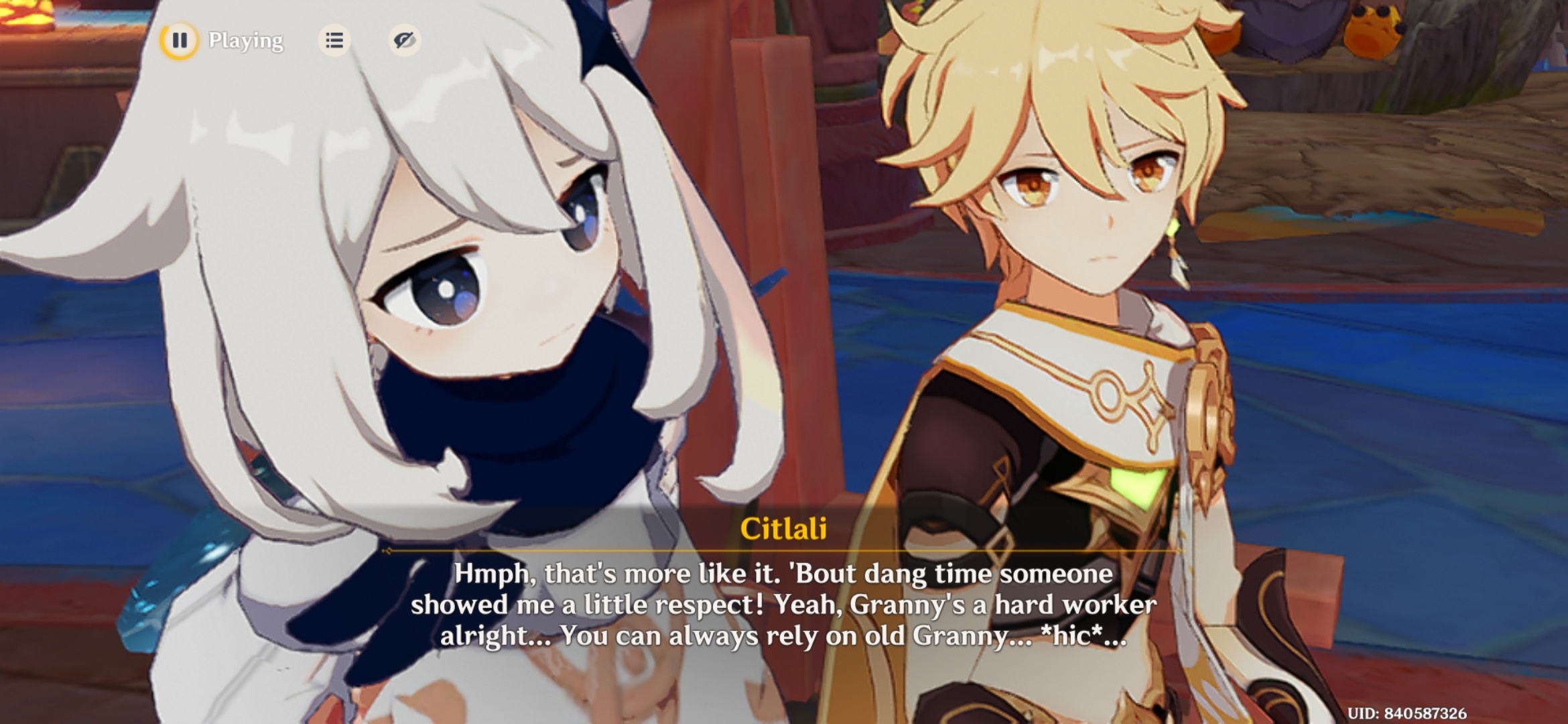Viewport: 1568px width, 724px height.
Task: Click Citlali's name above the dialogue box
Action: [x=783, y=529]
